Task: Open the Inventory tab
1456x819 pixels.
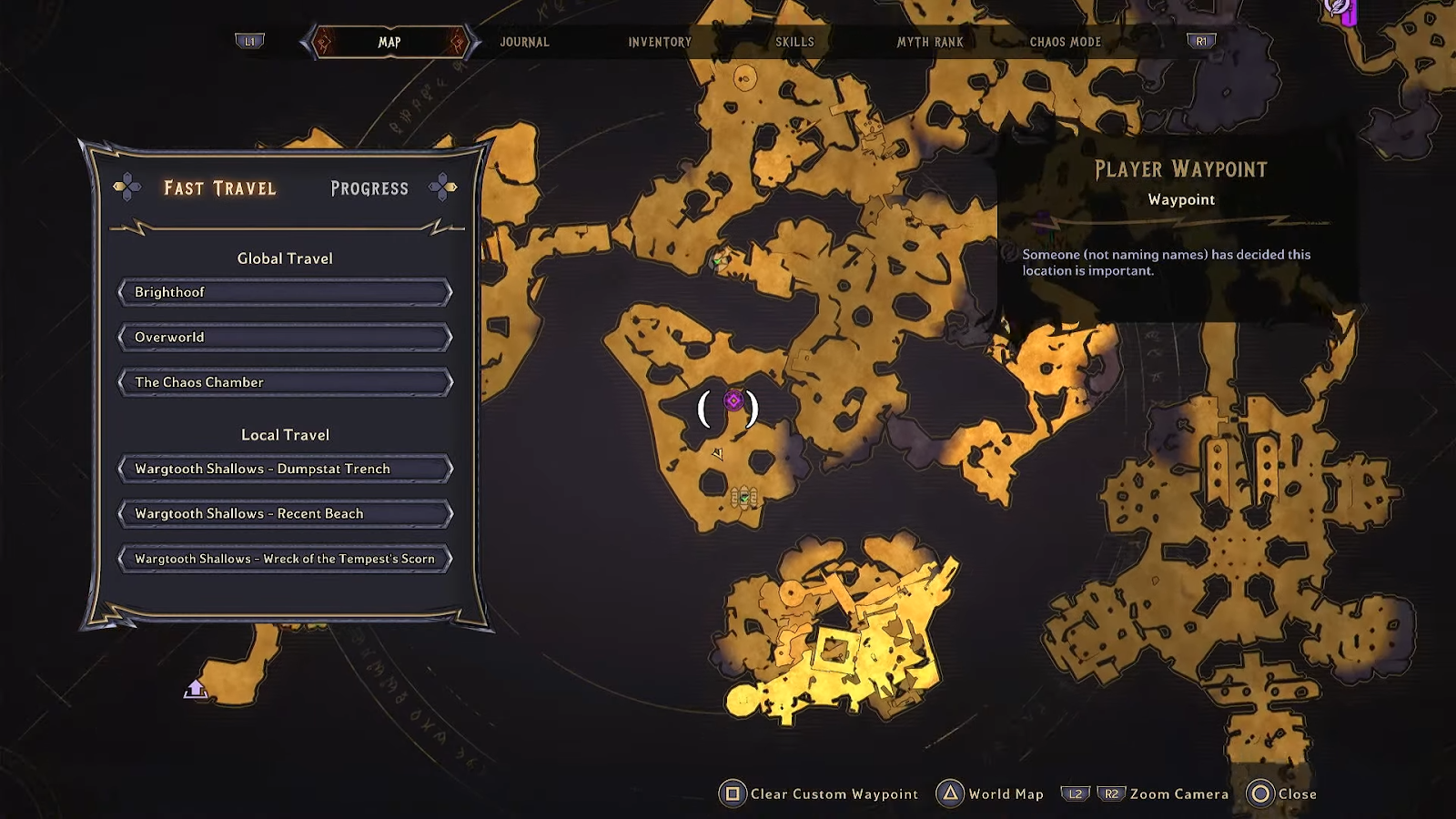Action: (x=660, y=42)
